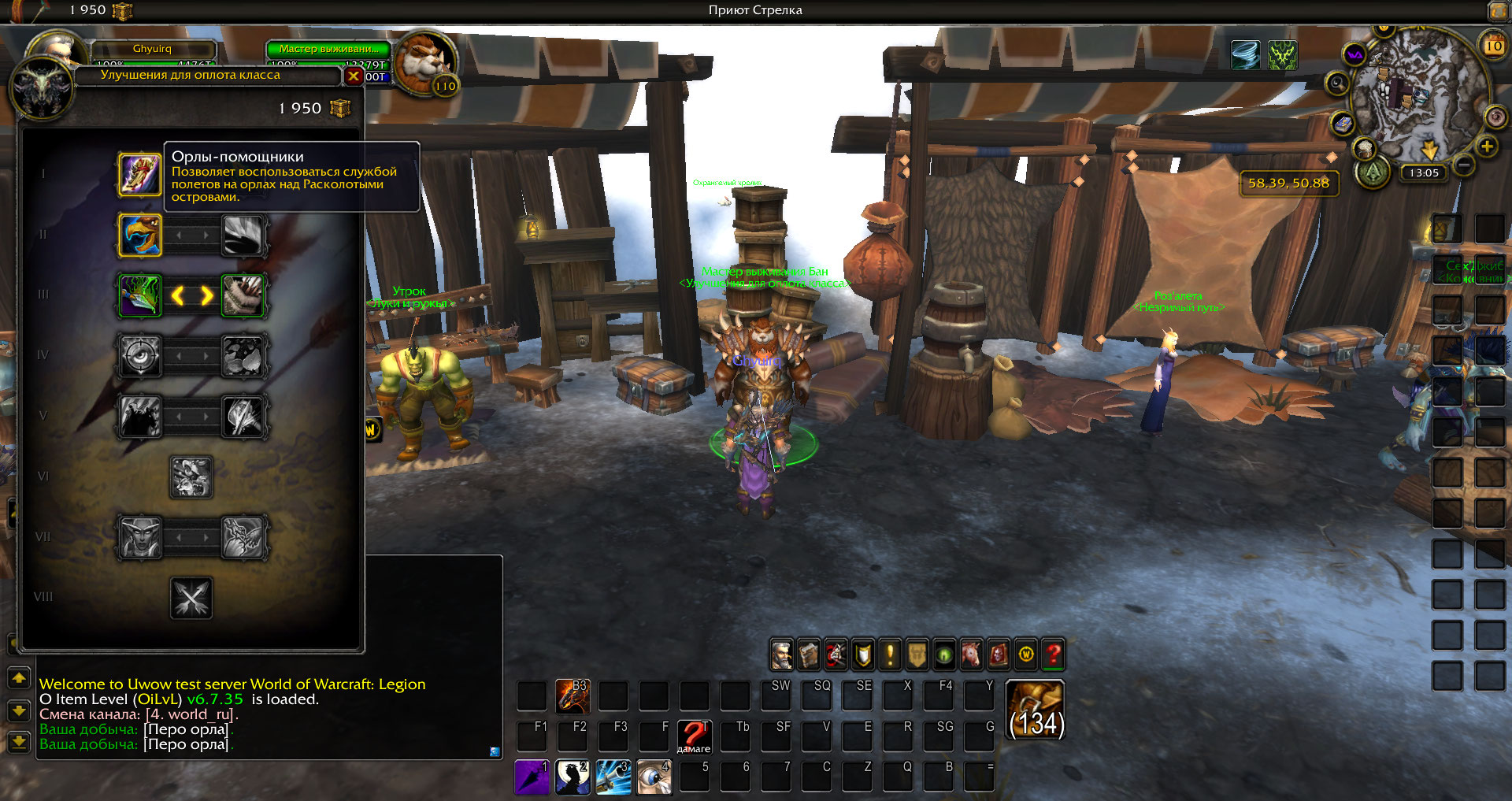
Task: Zoom in the minimap with plus button
Action: tap(1487, 146)
